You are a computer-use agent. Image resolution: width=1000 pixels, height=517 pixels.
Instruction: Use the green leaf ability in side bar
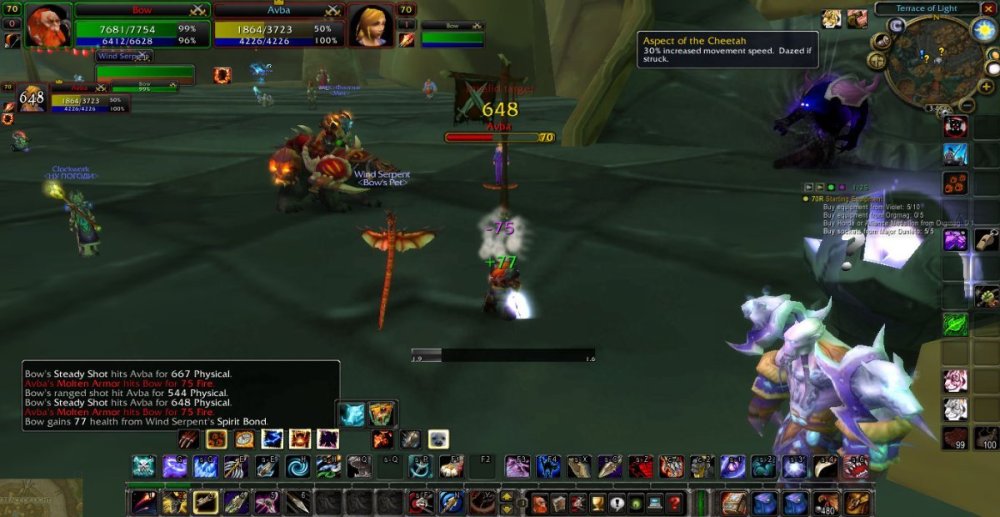point(956,323)
